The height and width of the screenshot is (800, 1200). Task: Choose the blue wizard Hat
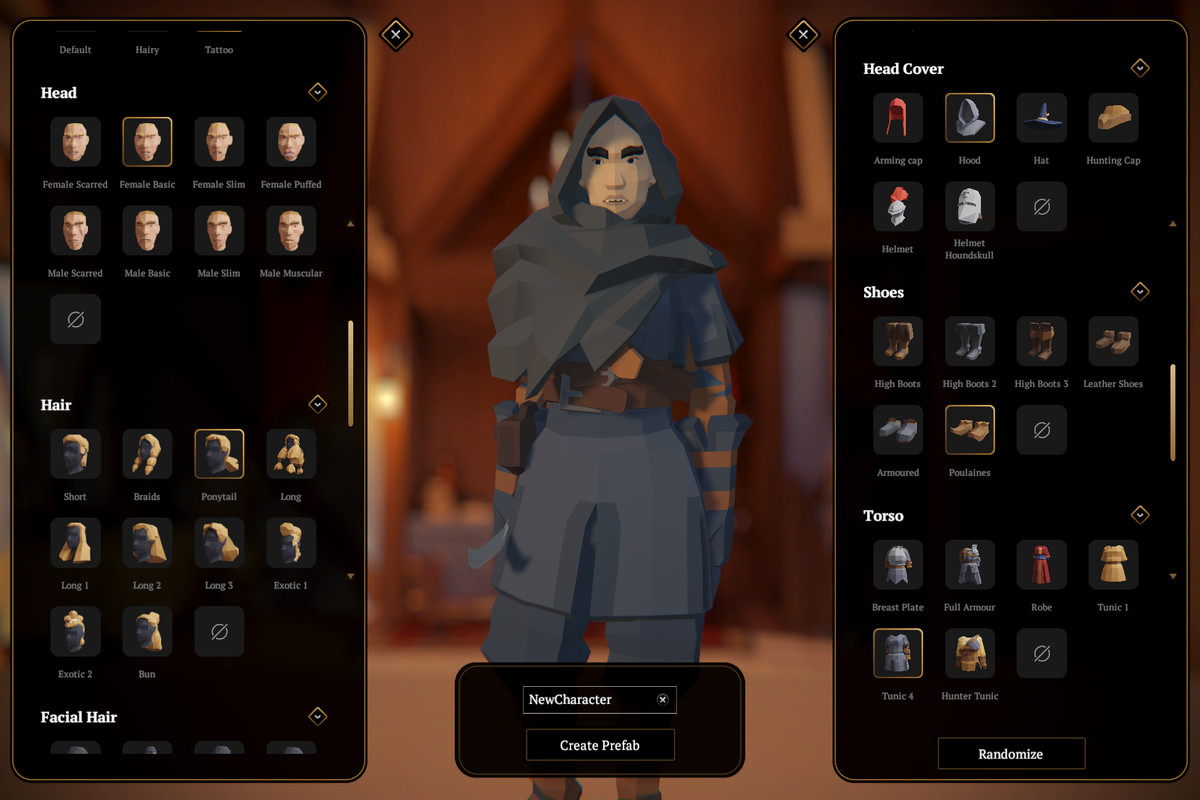coord(1041,118)
